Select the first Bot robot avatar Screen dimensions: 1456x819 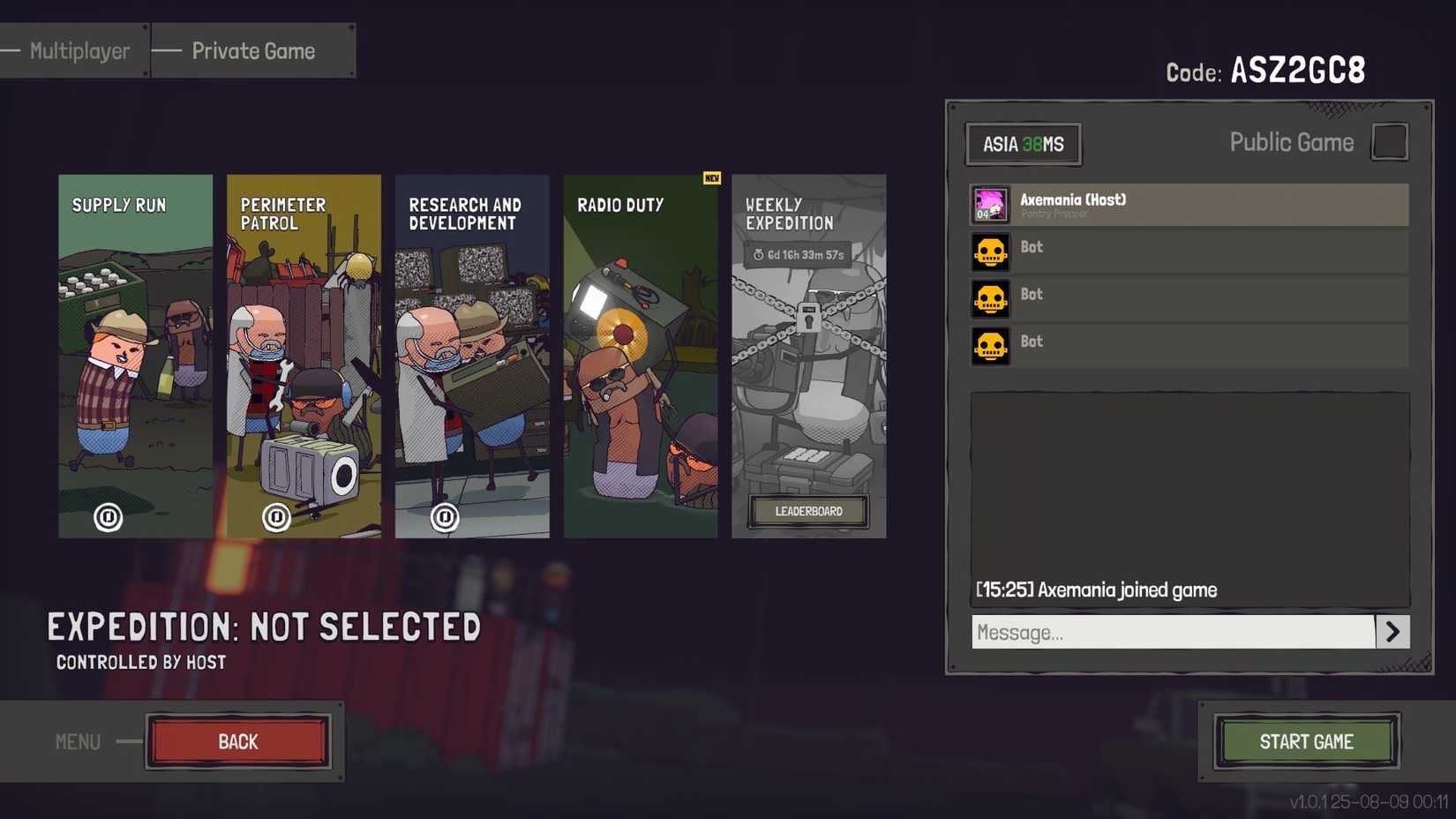point(990,252)
